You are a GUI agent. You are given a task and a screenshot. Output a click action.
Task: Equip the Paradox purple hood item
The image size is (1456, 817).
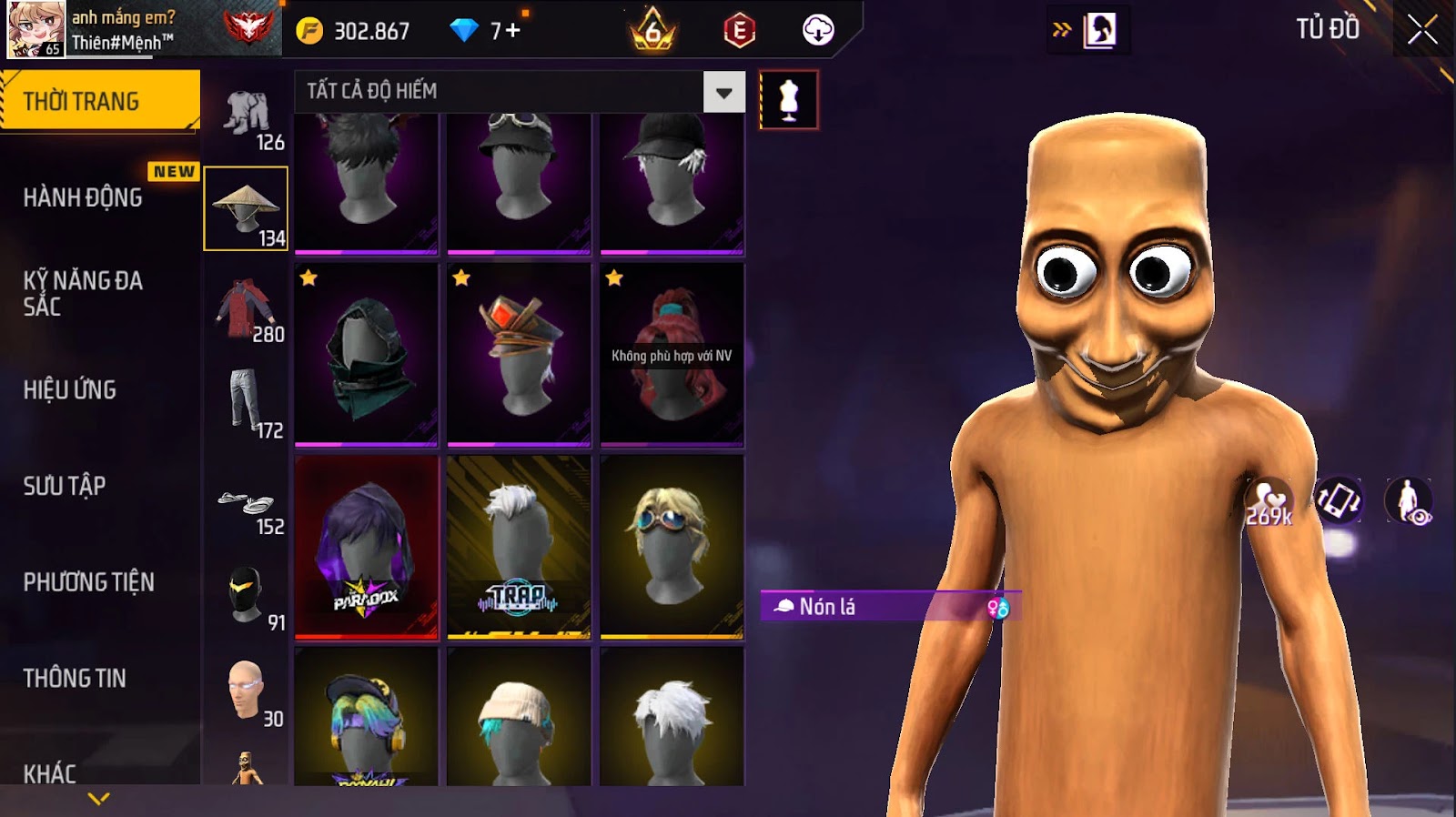click(x=367, y=547)
